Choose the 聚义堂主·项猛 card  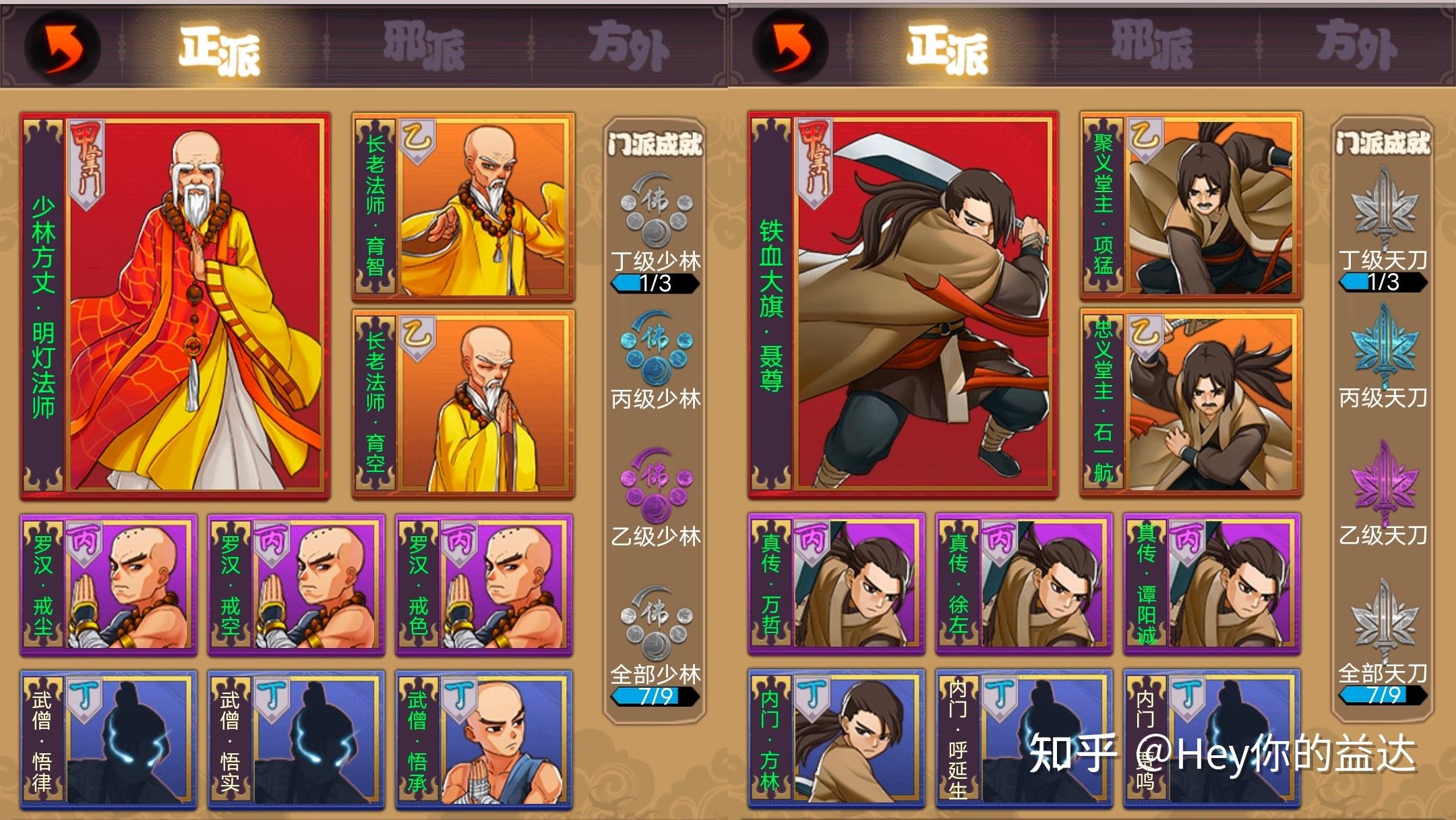pos(1191,206)
